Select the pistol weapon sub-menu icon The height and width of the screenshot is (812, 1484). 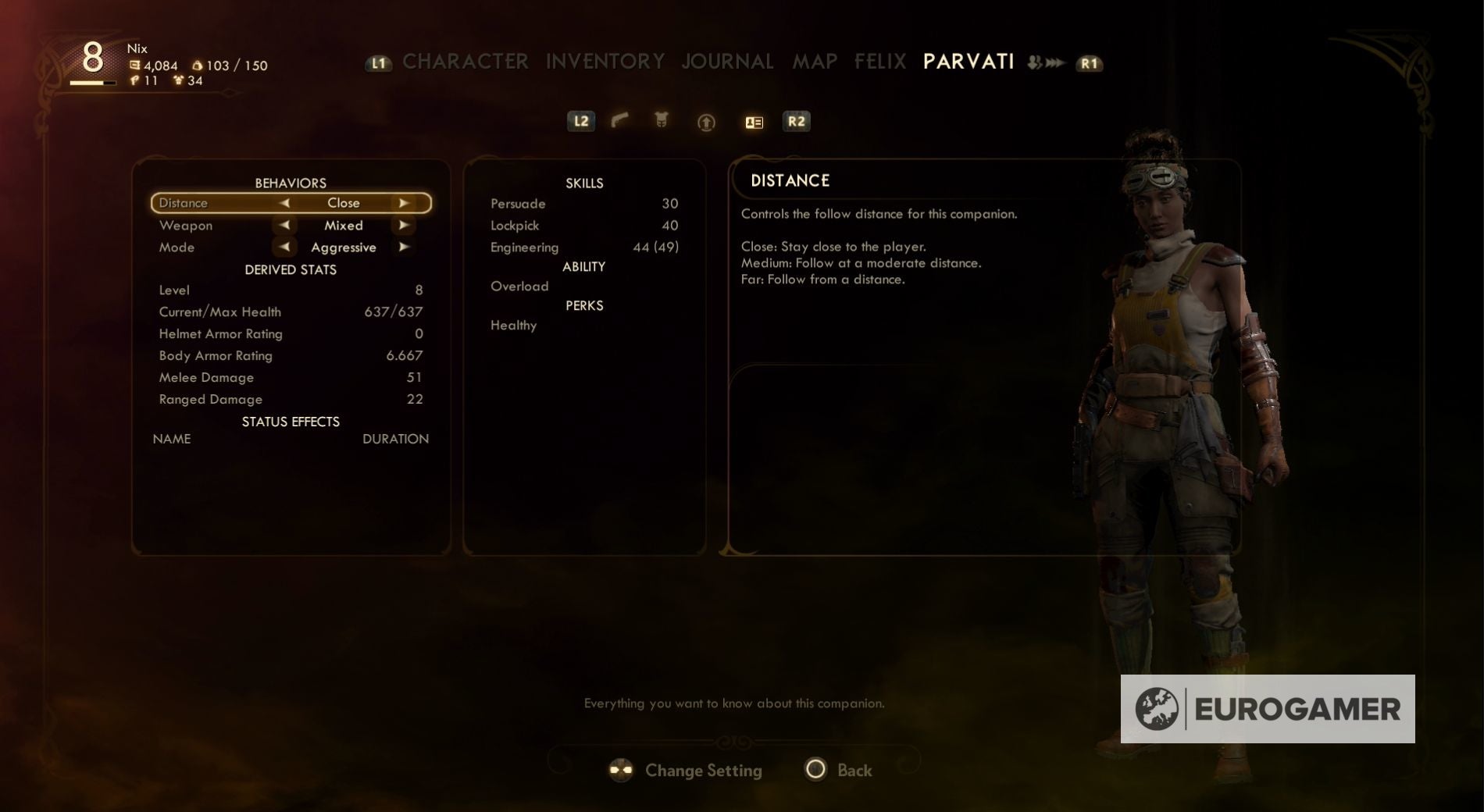619,121
